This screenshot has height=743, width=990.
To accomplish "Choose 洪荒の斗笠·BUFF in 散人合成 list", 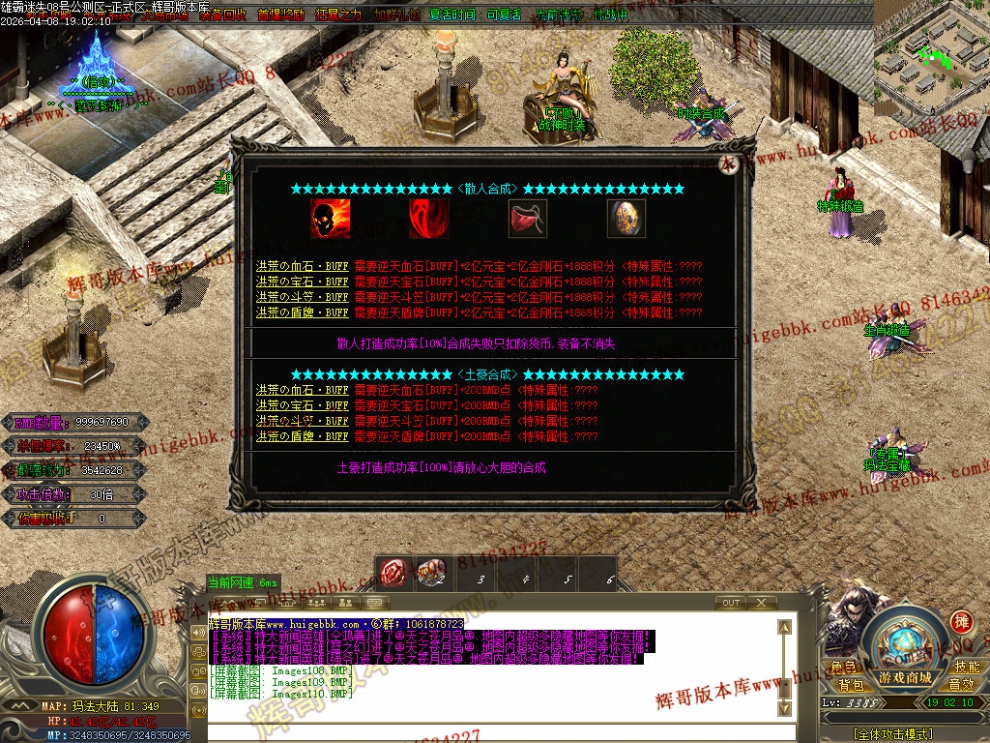I will (301, 297).
